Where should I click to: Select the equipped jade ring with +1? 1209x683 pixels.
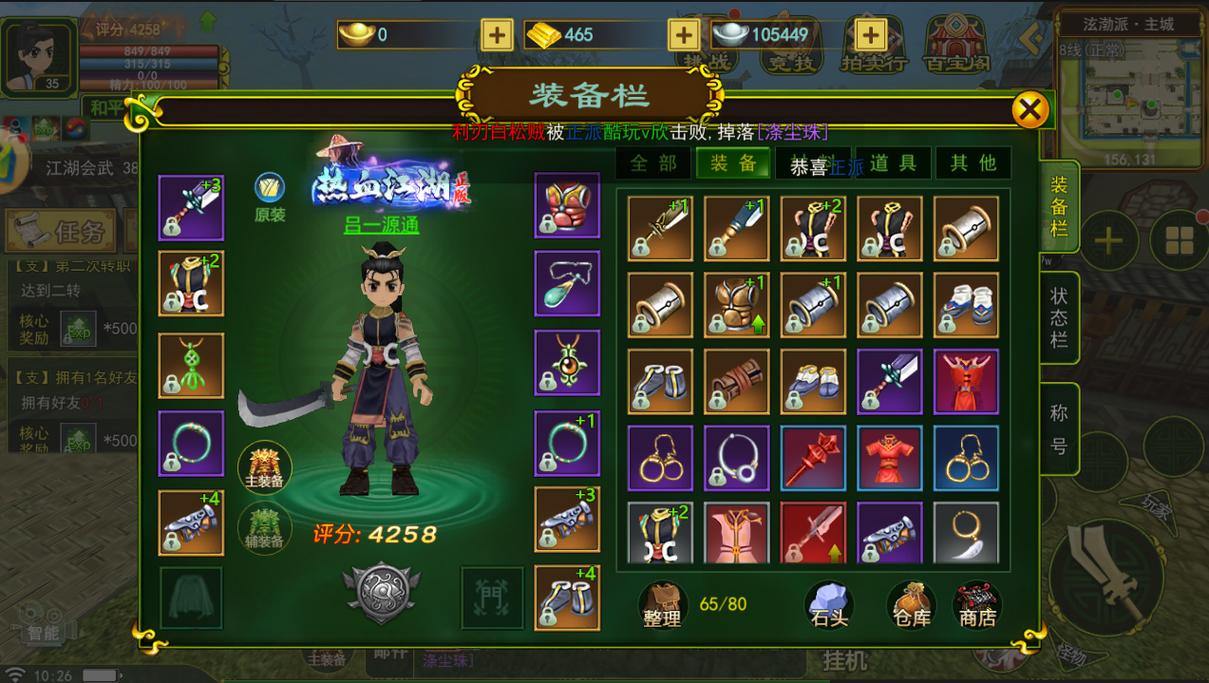pos(567,442)
